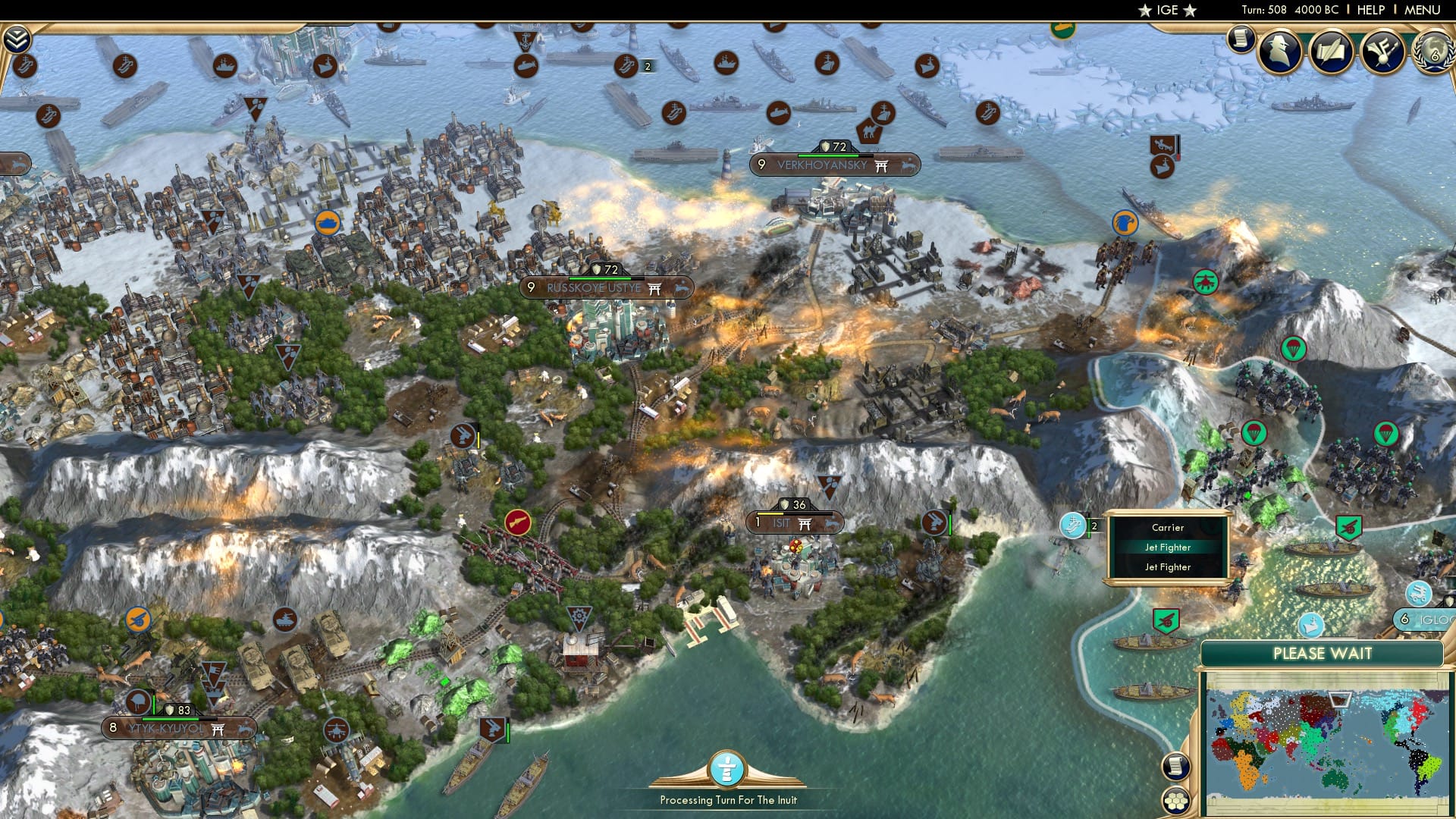
Task: Select Jet Fighter in the carrier cargo list
Action: (1169, 547)
